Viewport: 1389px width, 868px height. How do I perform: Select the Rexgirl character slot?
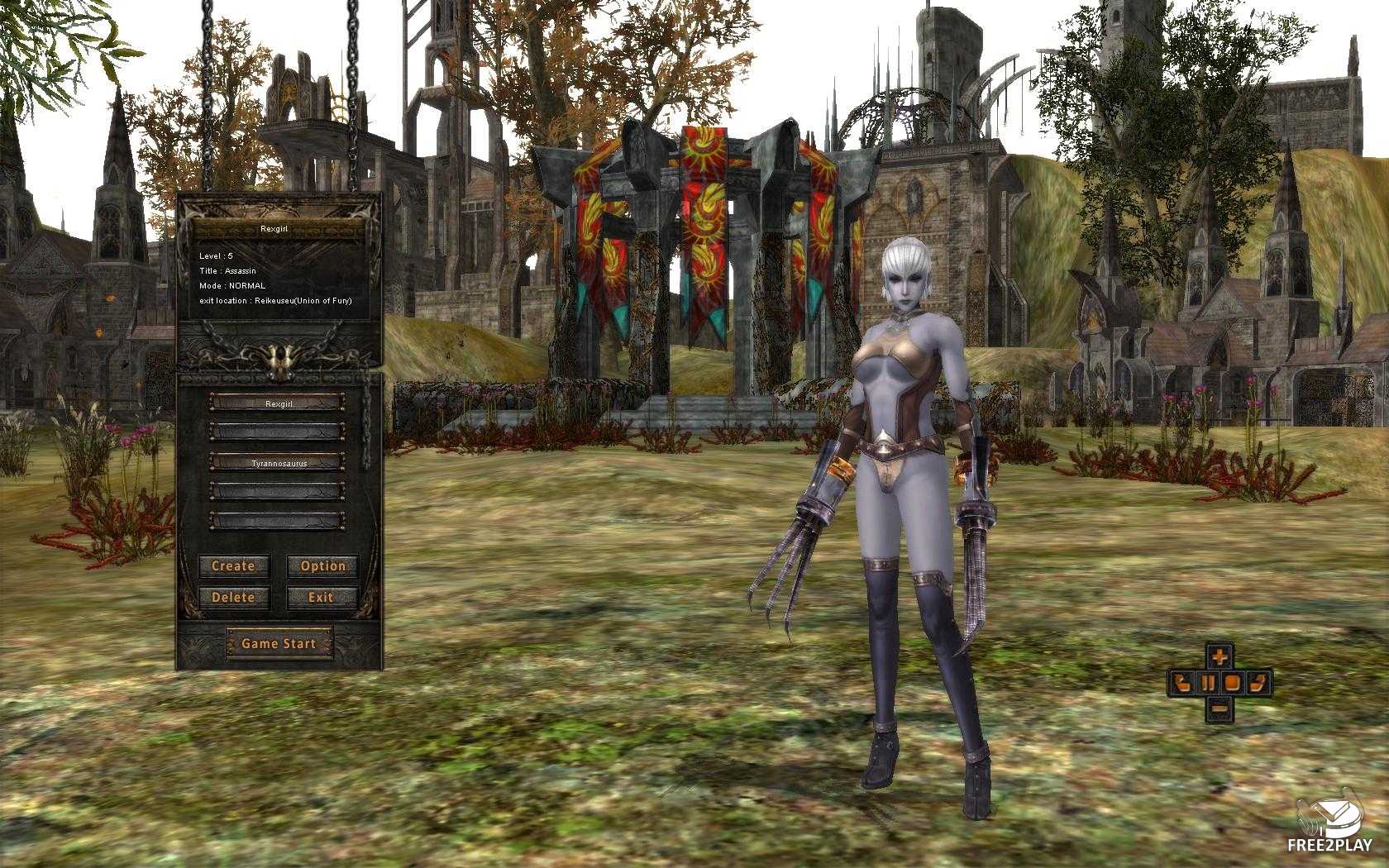[x=278, y=403]
